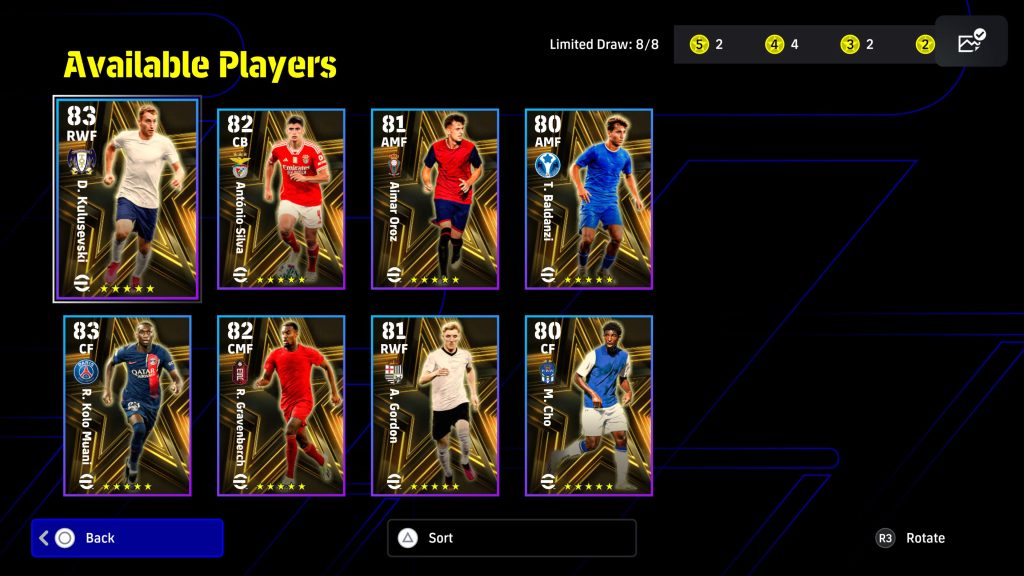Select the M. Cho CF card
Screen dimensions: 1024x576
pyautogui.click(x=589, y=405)
